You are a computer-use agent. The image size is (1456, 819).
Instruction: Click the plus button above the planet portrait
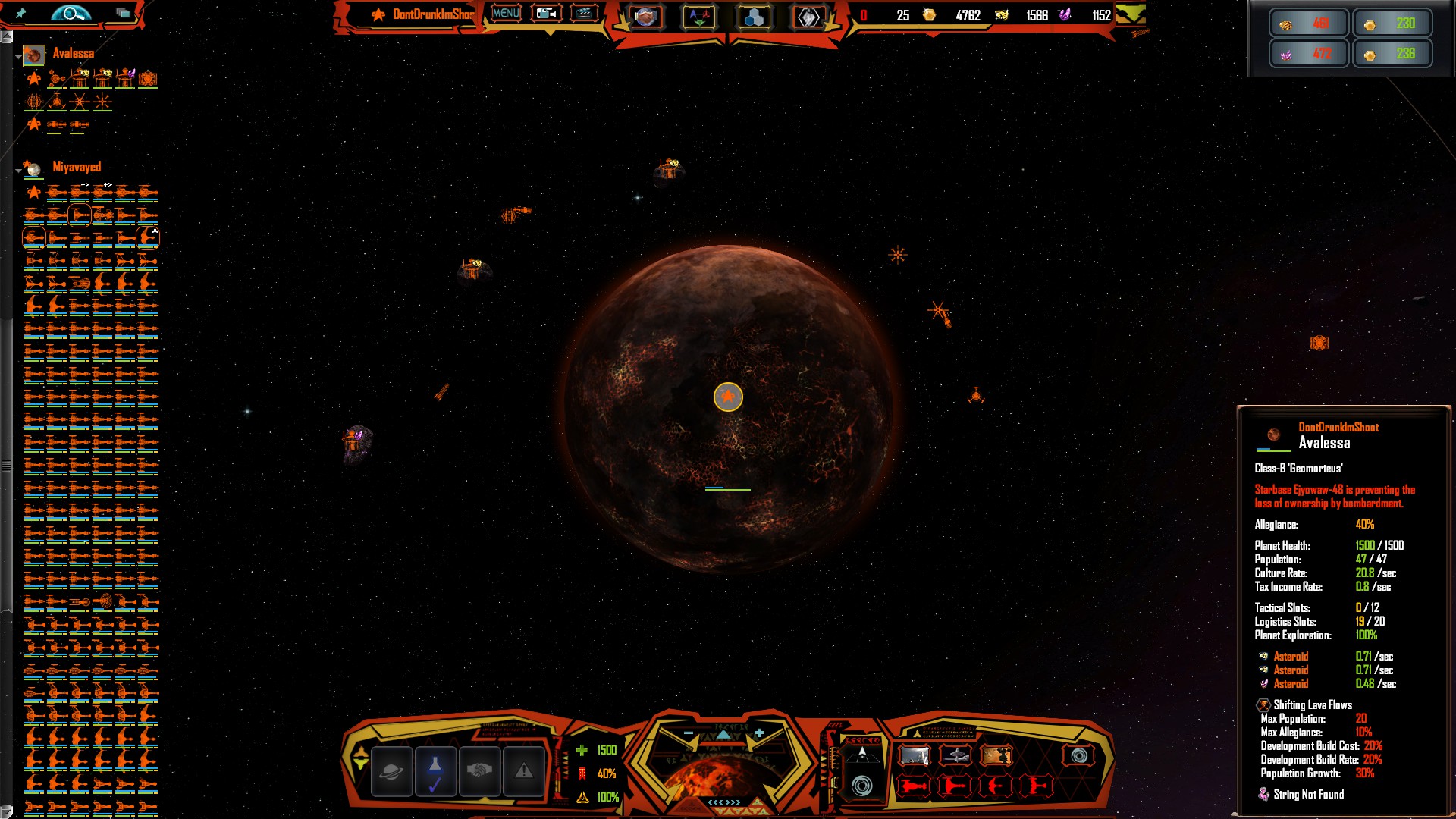coord(759,733)
